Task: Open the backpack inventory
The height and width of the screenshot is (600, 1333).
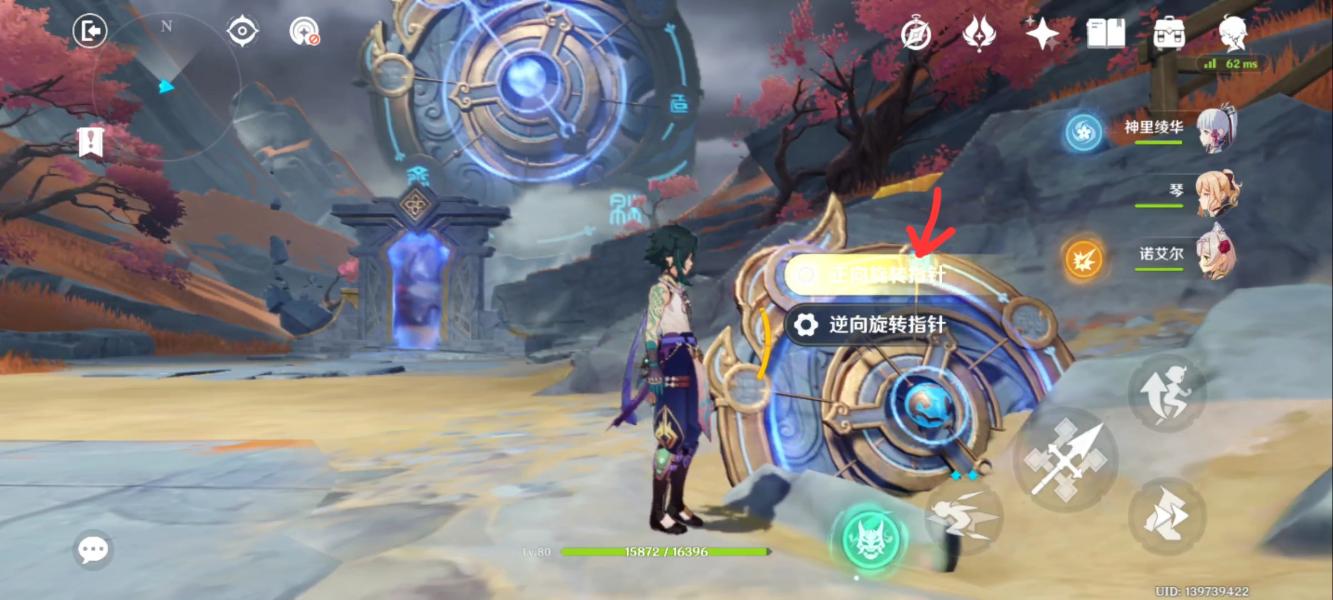Action: pyautogui.click(x=1169, y=33)
